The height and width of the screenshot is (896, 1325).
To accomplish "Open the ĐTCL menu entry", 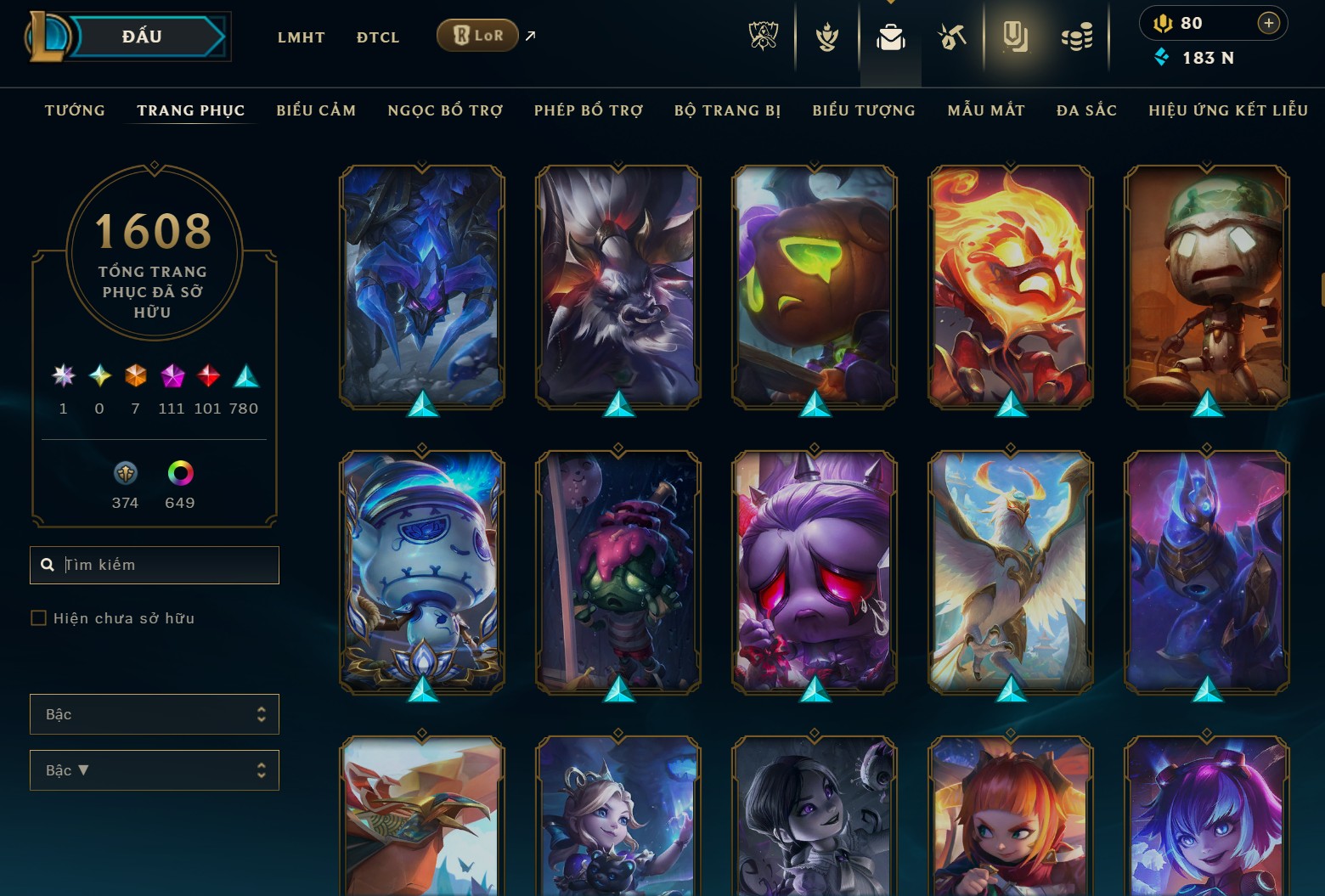I will tap(378, 37).
